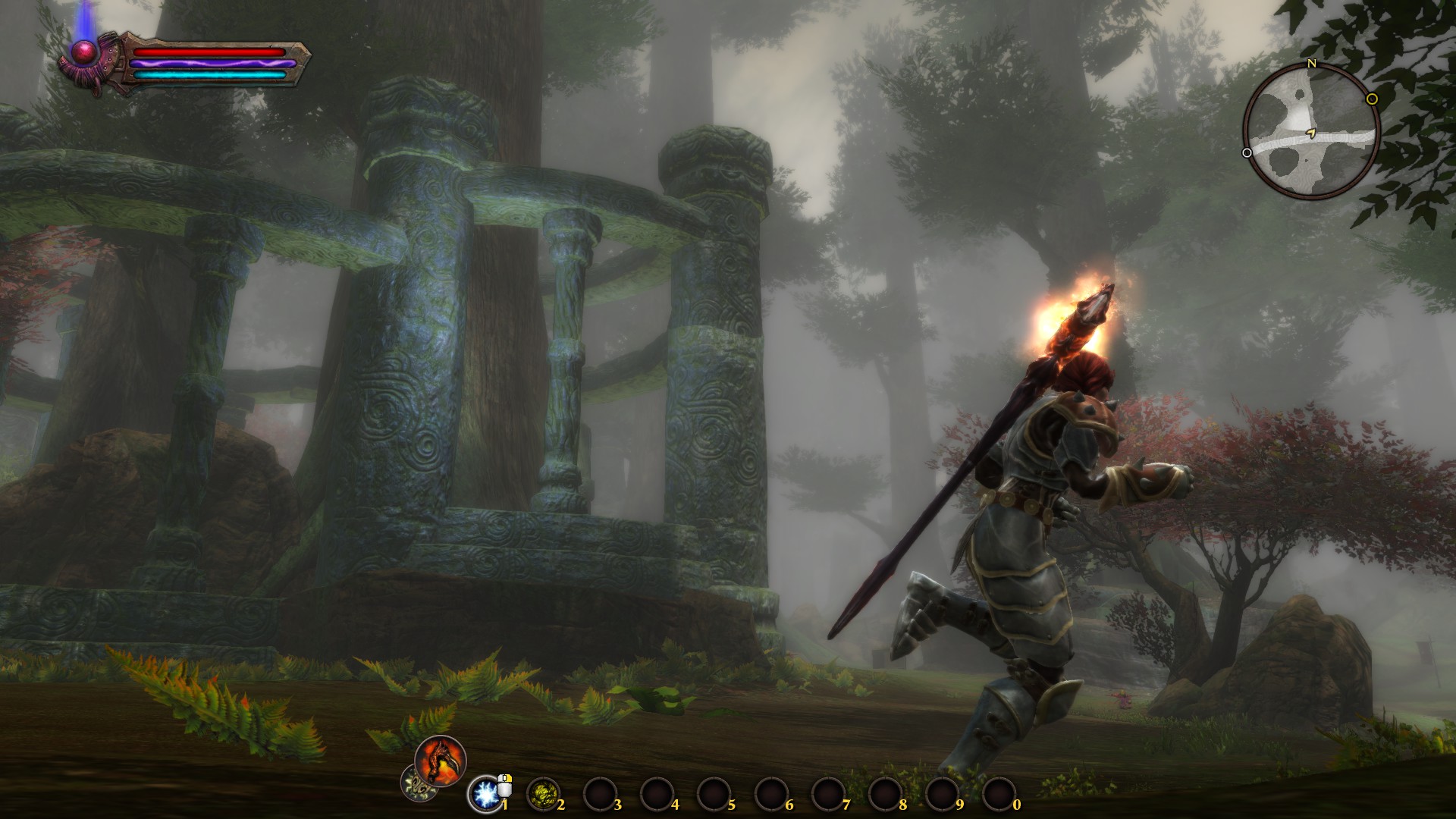
Task: Click the empty ability slot numbered 3
Action: point(599,795)
